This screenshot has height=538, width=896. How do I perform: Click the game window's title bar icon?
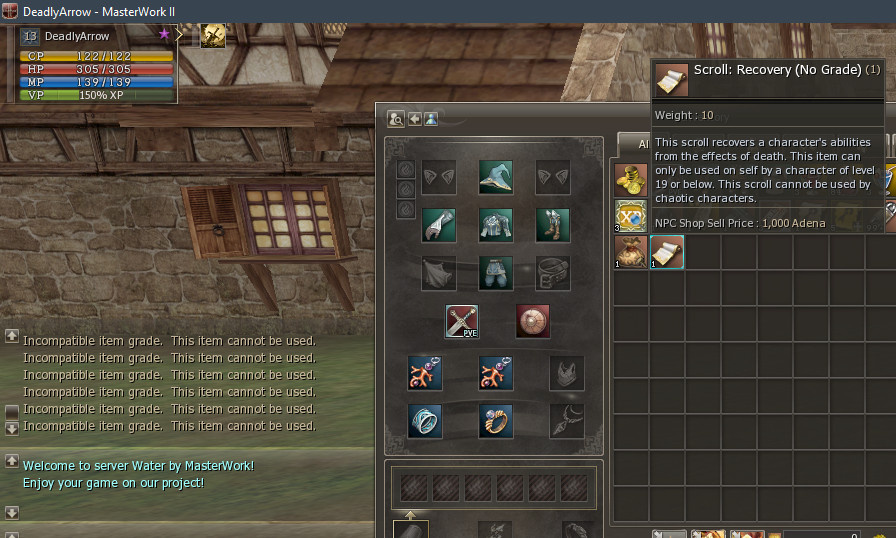pyautogui.click(x=10, y=10)
